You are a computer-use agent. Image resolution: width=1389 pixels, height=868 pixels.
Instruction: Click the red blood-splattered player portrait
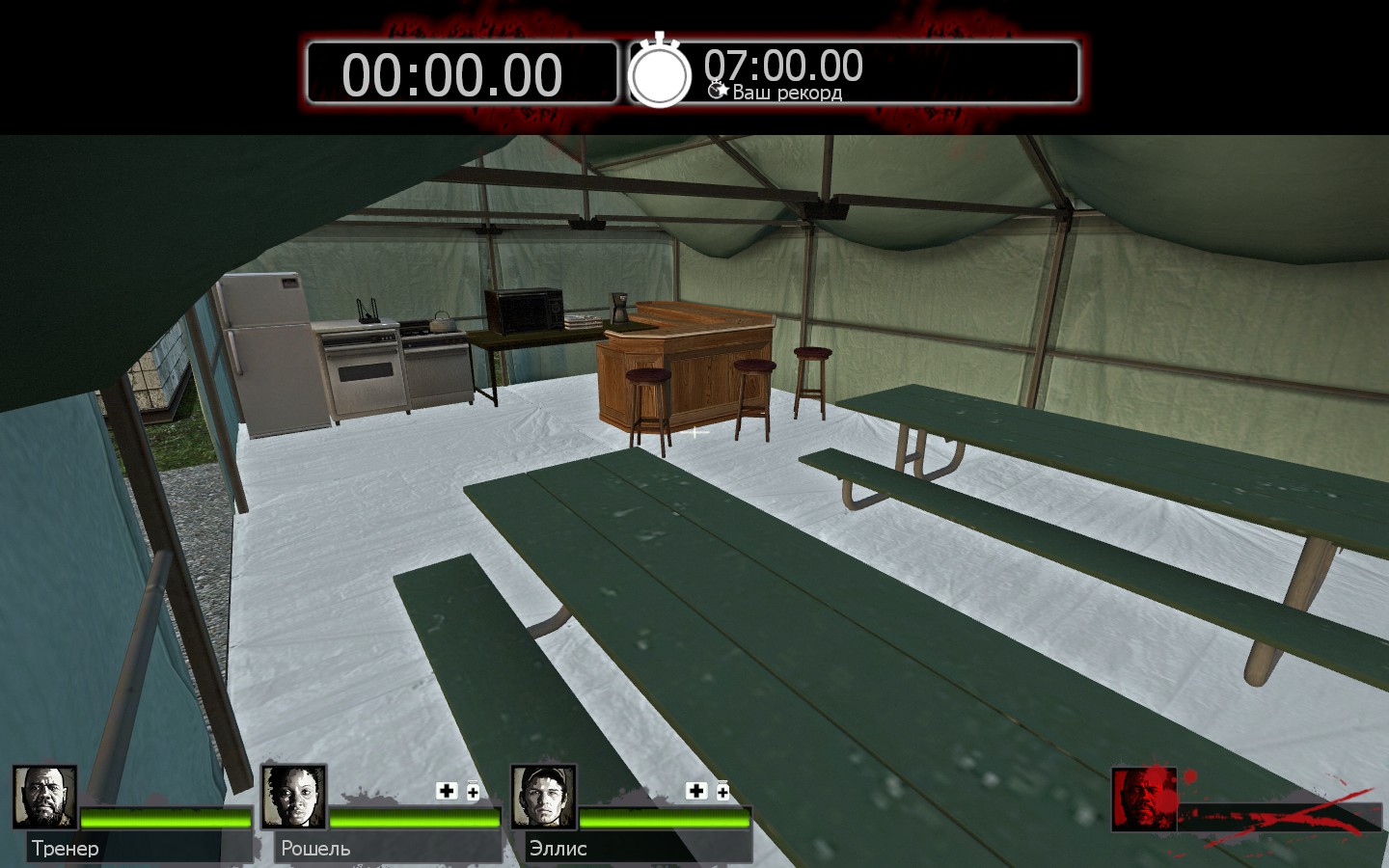tap(1143, 799)
